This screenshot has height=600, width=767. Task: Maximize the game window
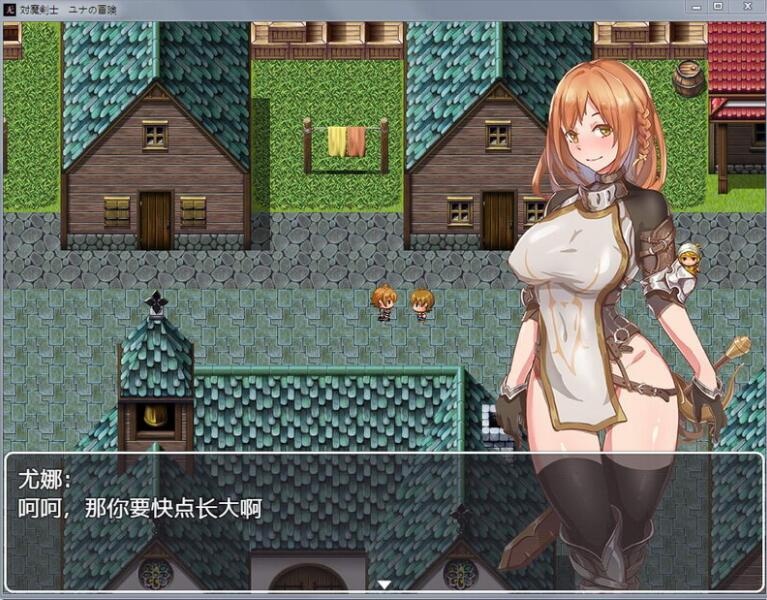(x=717, y=6)
